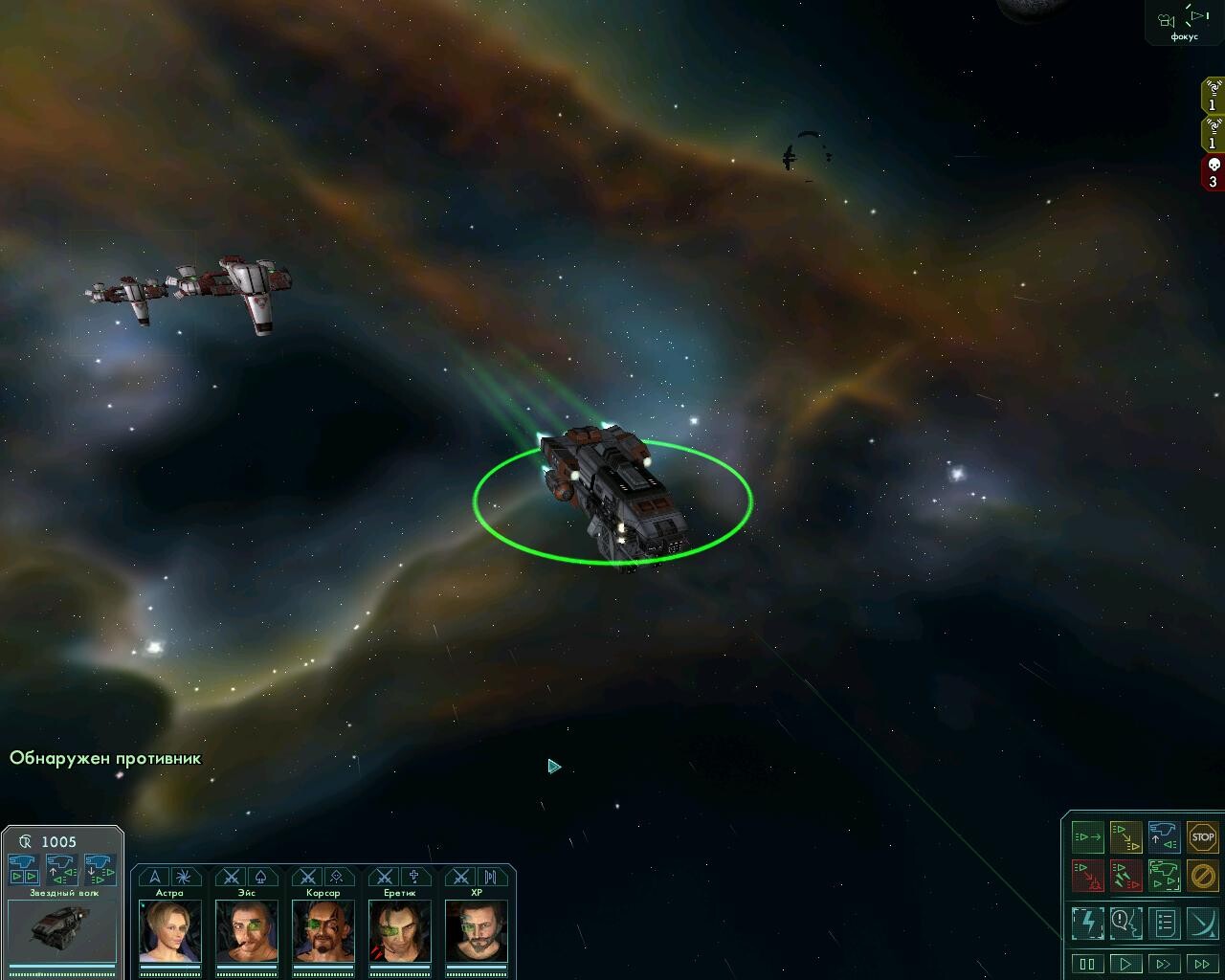Select pilot Эйс's portrait

[246, 930]
